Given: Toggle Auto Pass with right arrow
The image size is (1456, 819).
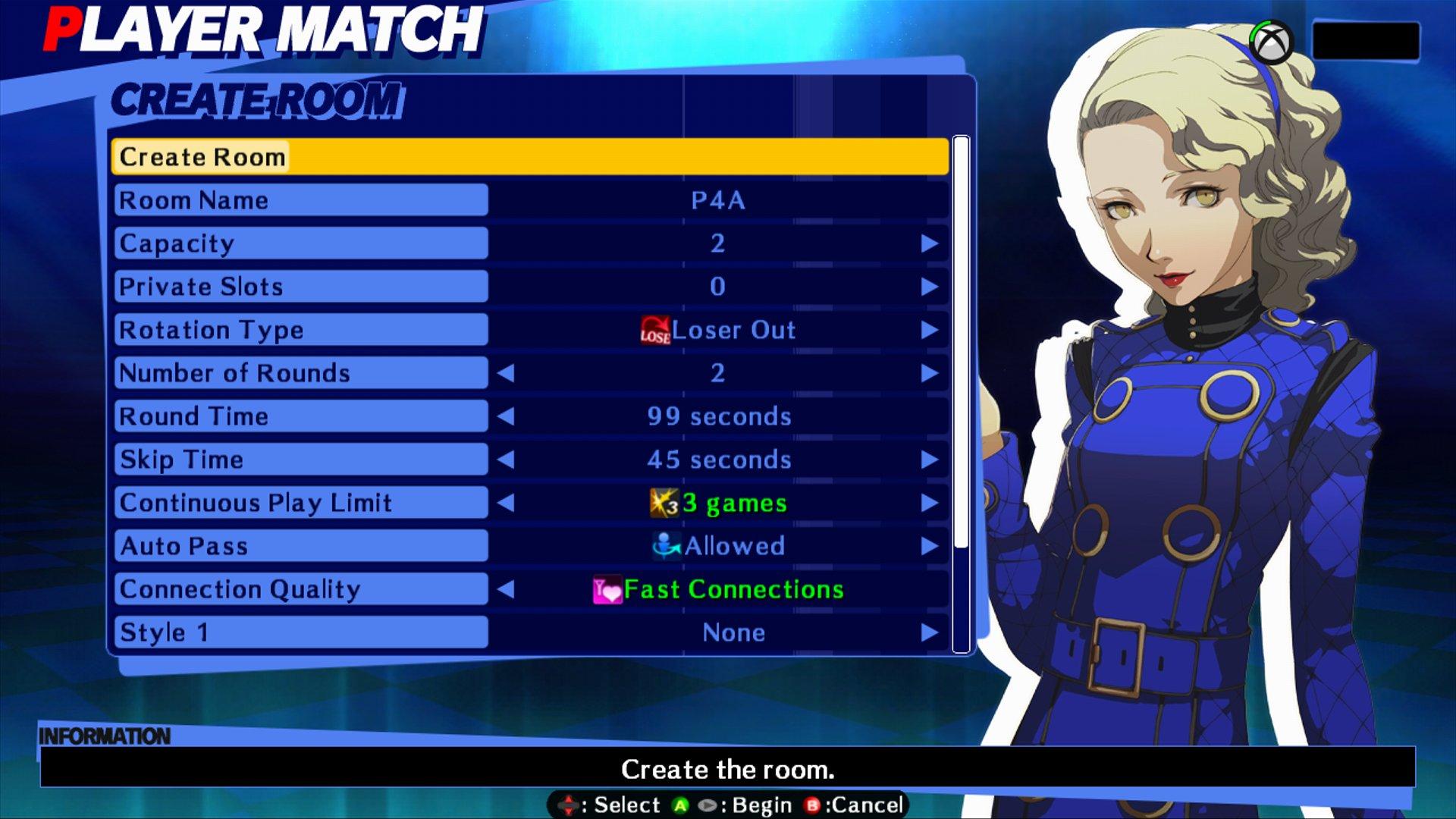Looking at the screenshot, I should pos(929,546).
